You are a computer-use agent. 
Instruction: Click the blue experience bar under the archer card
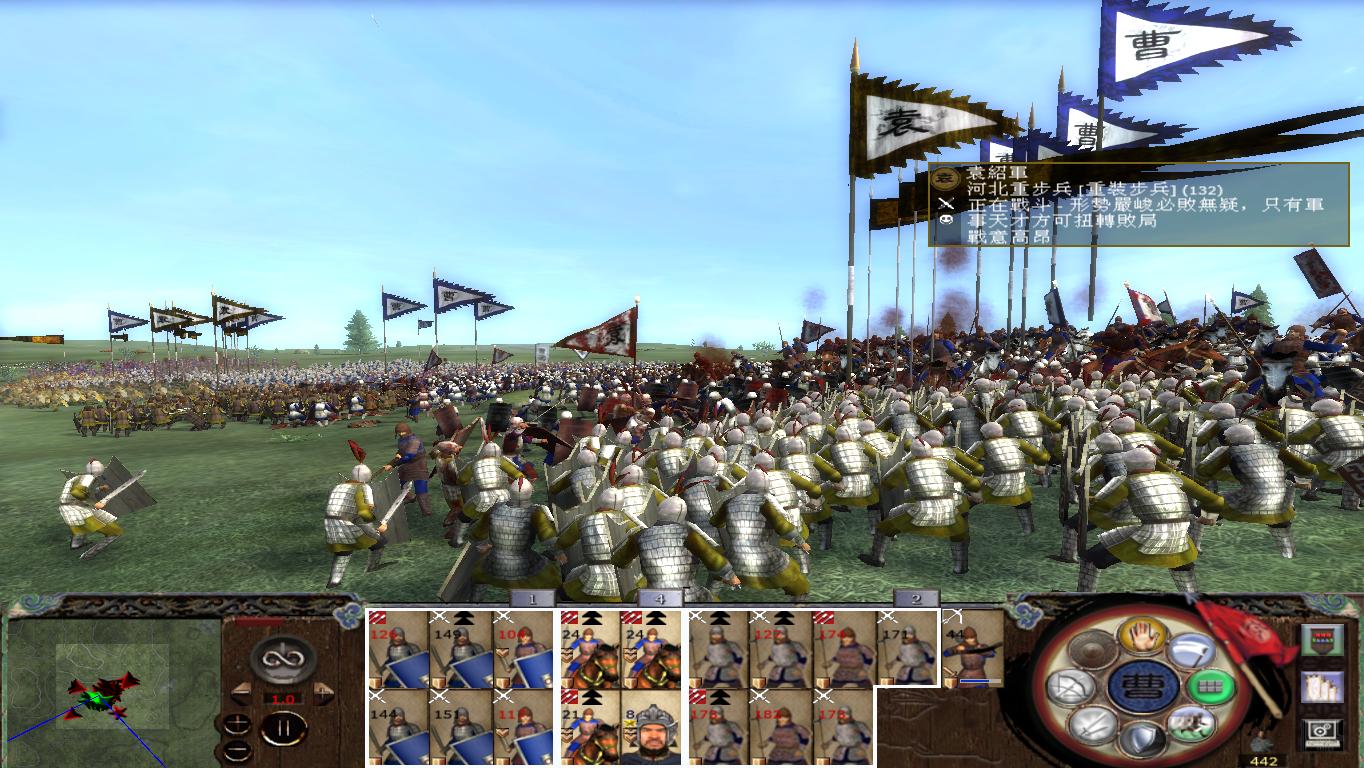pos(975,680)
